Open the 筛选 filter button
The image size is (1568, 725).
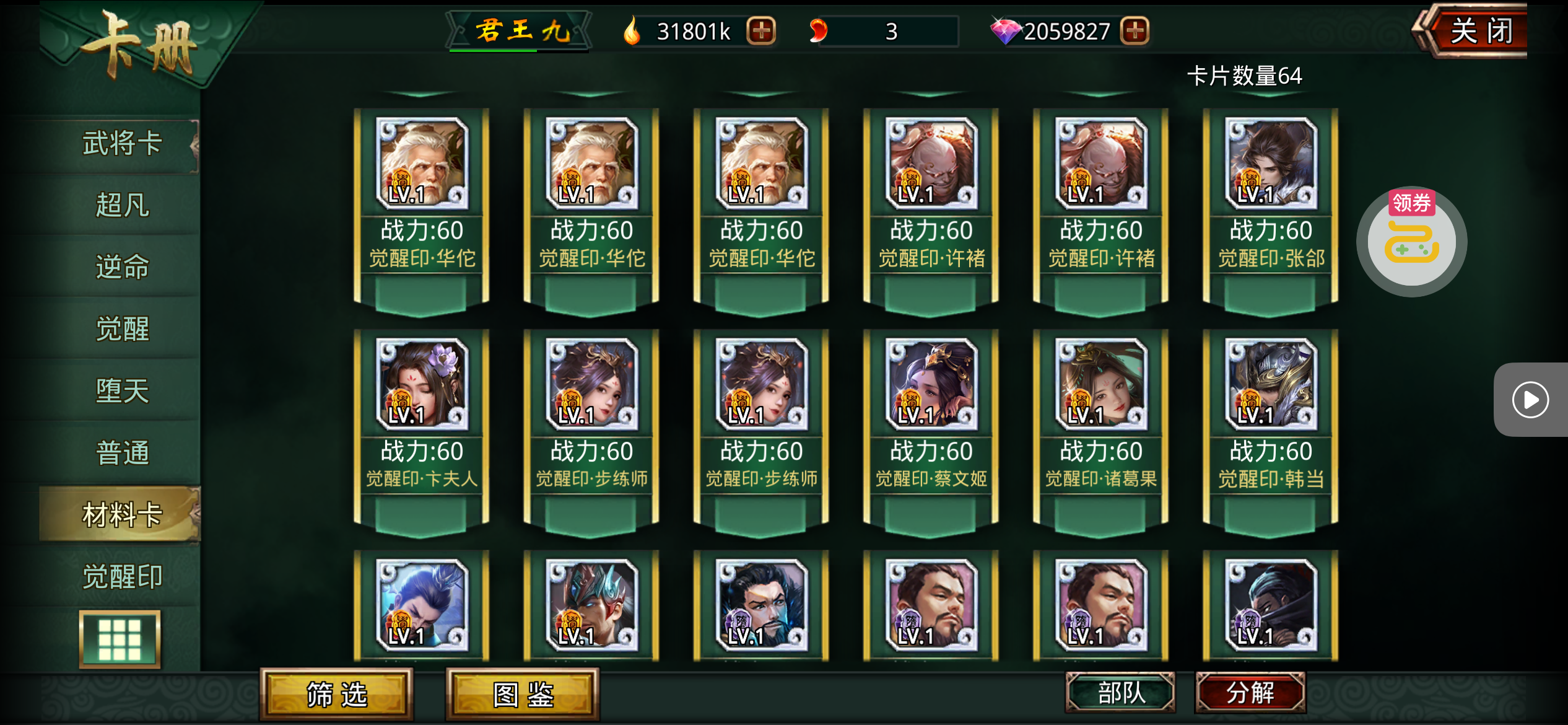point(336,695)
